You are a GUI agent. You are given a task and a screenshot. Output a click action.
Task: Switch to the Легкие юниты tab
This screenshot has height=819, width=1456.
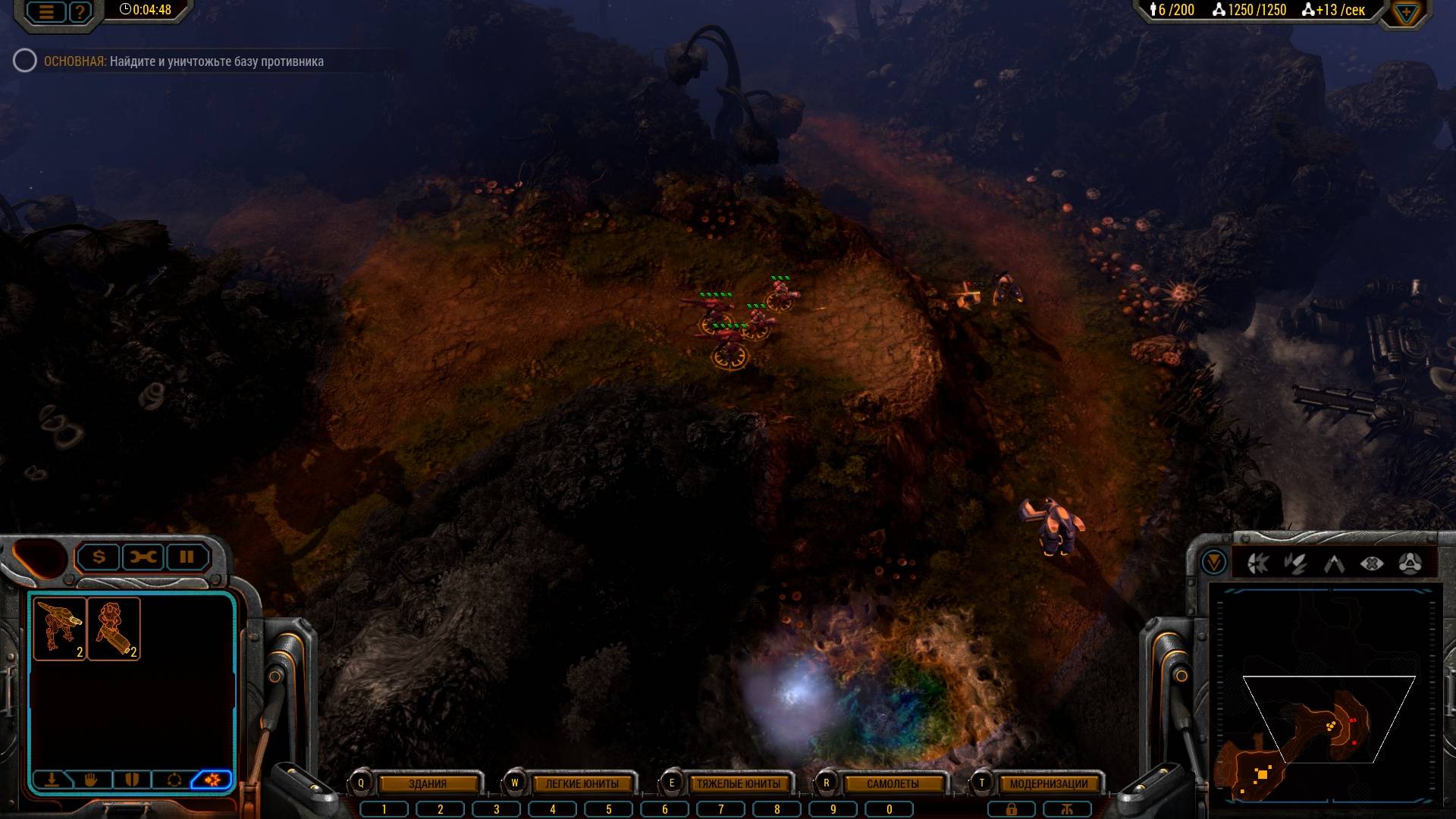pos(582,783)
